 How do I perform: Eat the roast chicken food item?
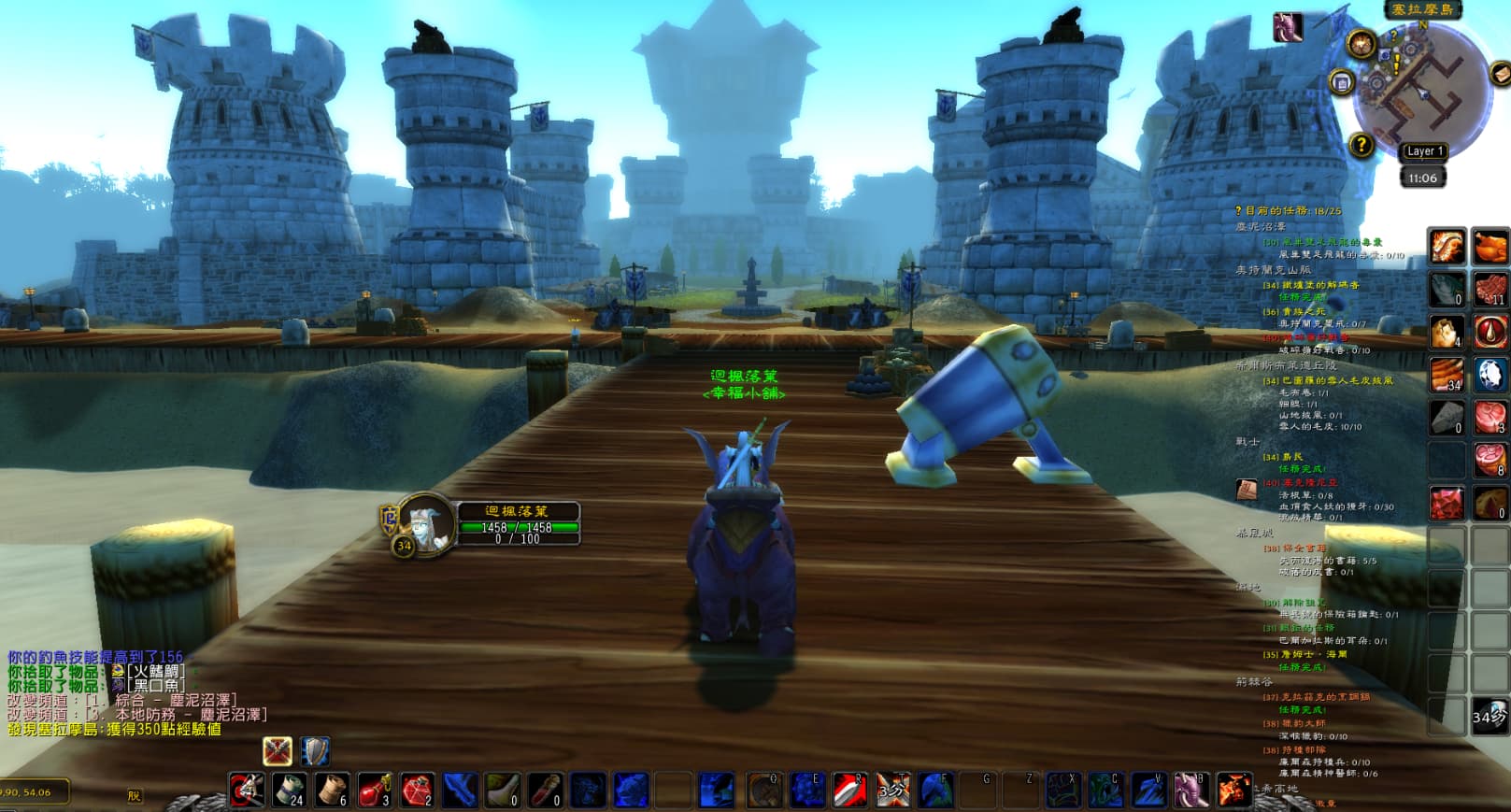[x=1490, y=247]
